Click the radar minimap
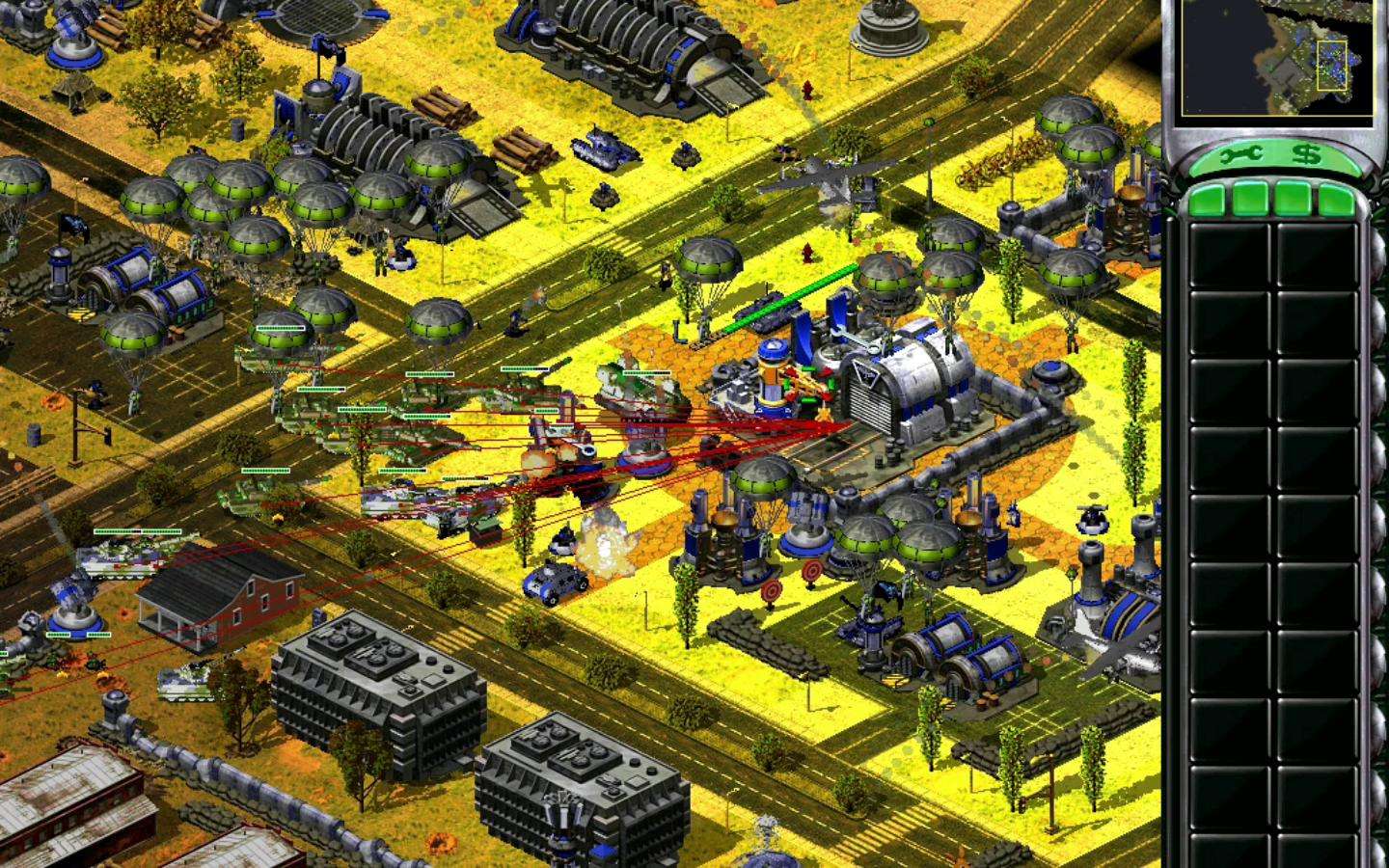This screenshot has height=868, width=1389. 1275,58
